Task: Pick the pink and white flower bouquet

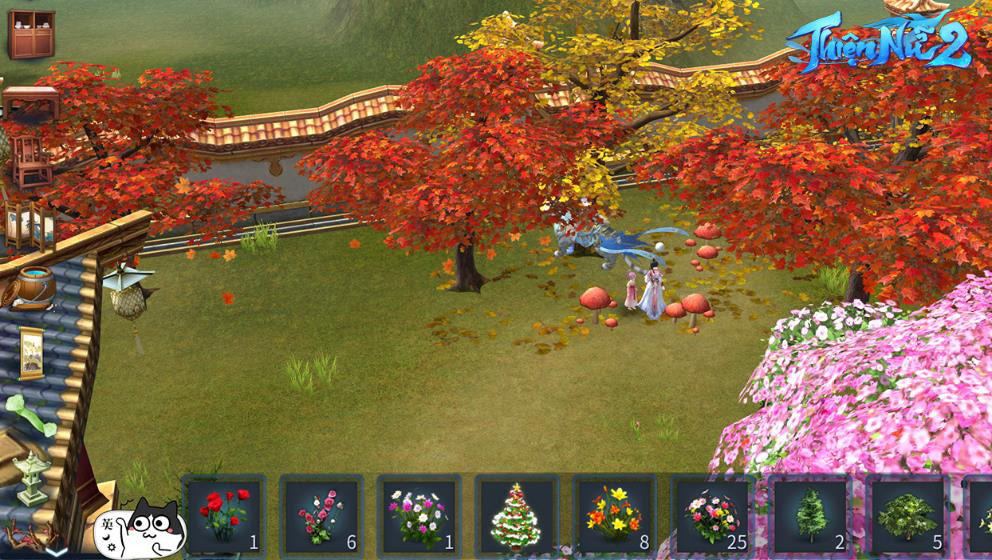Action: coord(419,514)
